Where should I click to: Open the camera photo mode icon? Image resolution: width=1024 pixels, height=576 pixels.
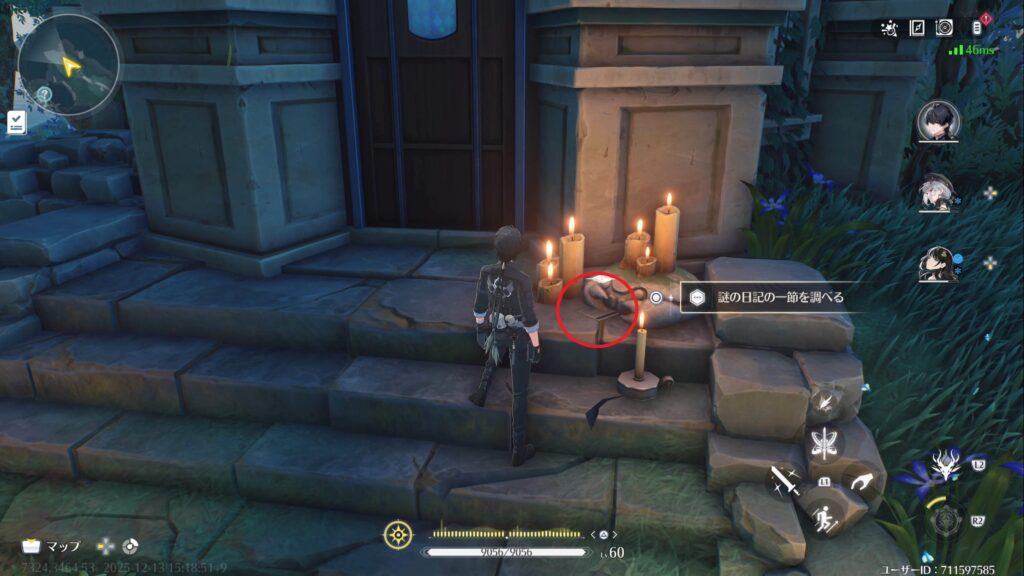pyautogui.click(x=944, y=28)
